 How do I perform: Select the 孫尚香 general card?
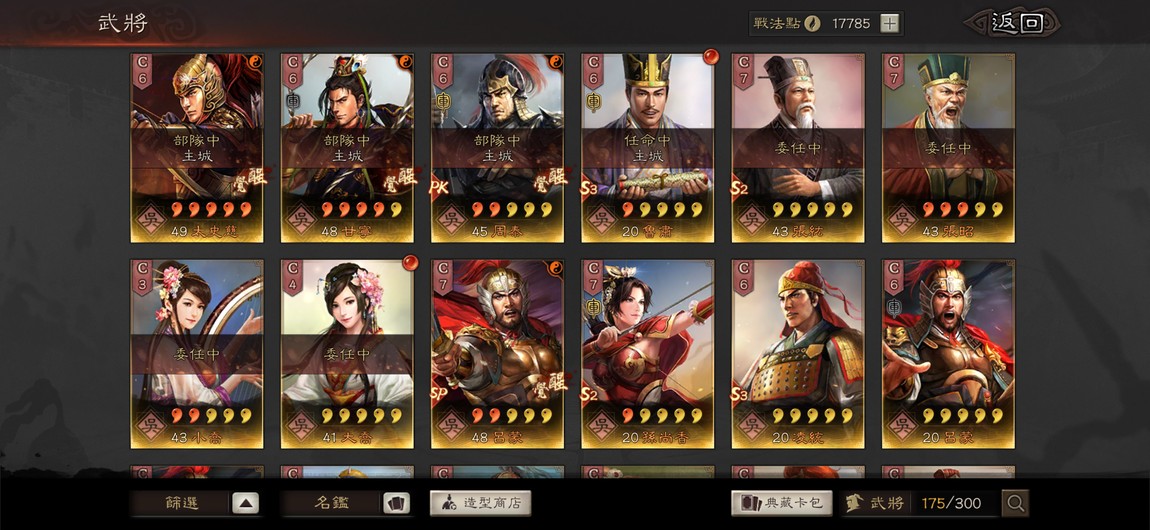647,354
